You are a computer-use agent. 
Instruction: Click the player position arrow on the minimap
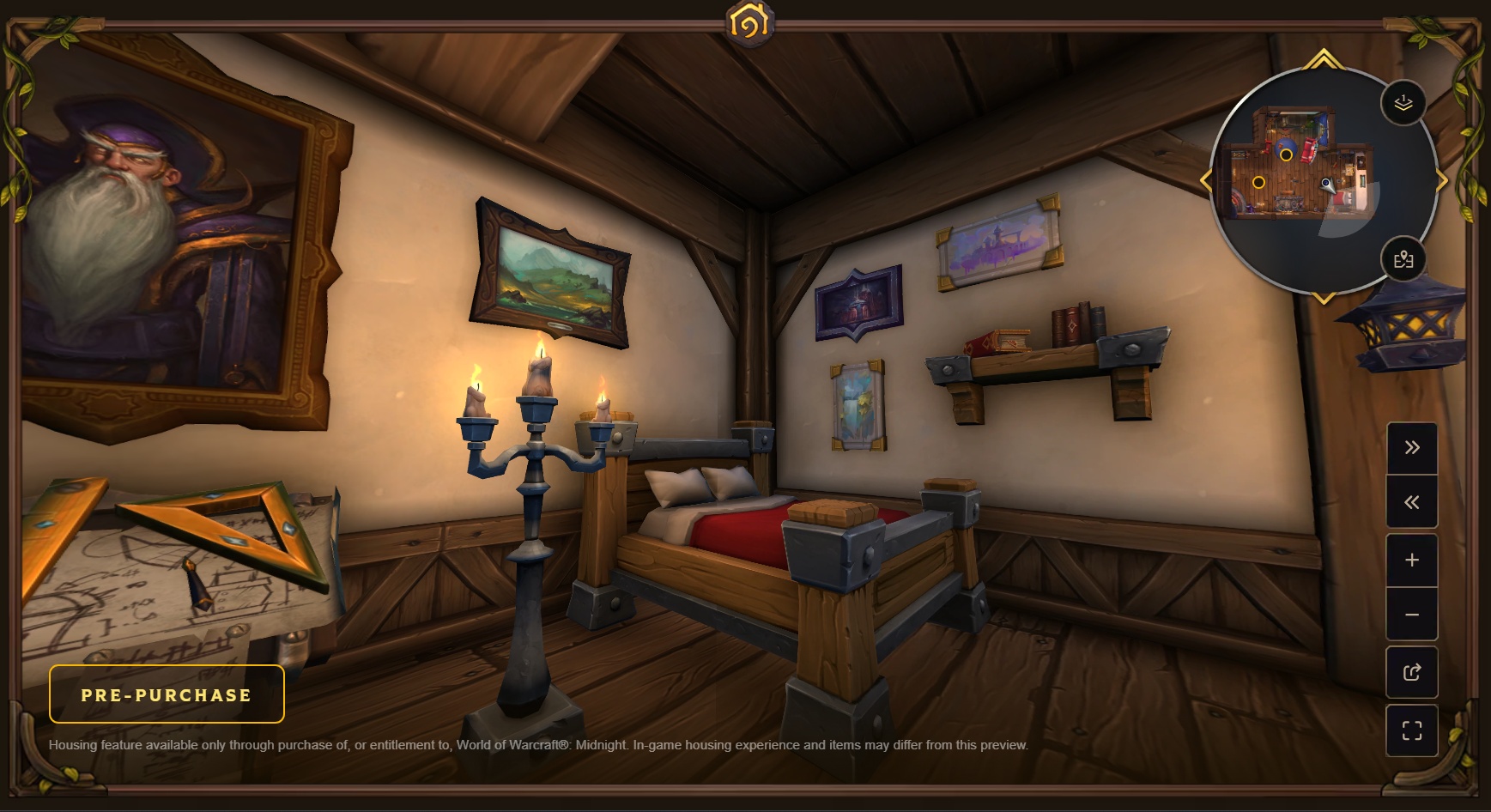[x=1327, y=185]
